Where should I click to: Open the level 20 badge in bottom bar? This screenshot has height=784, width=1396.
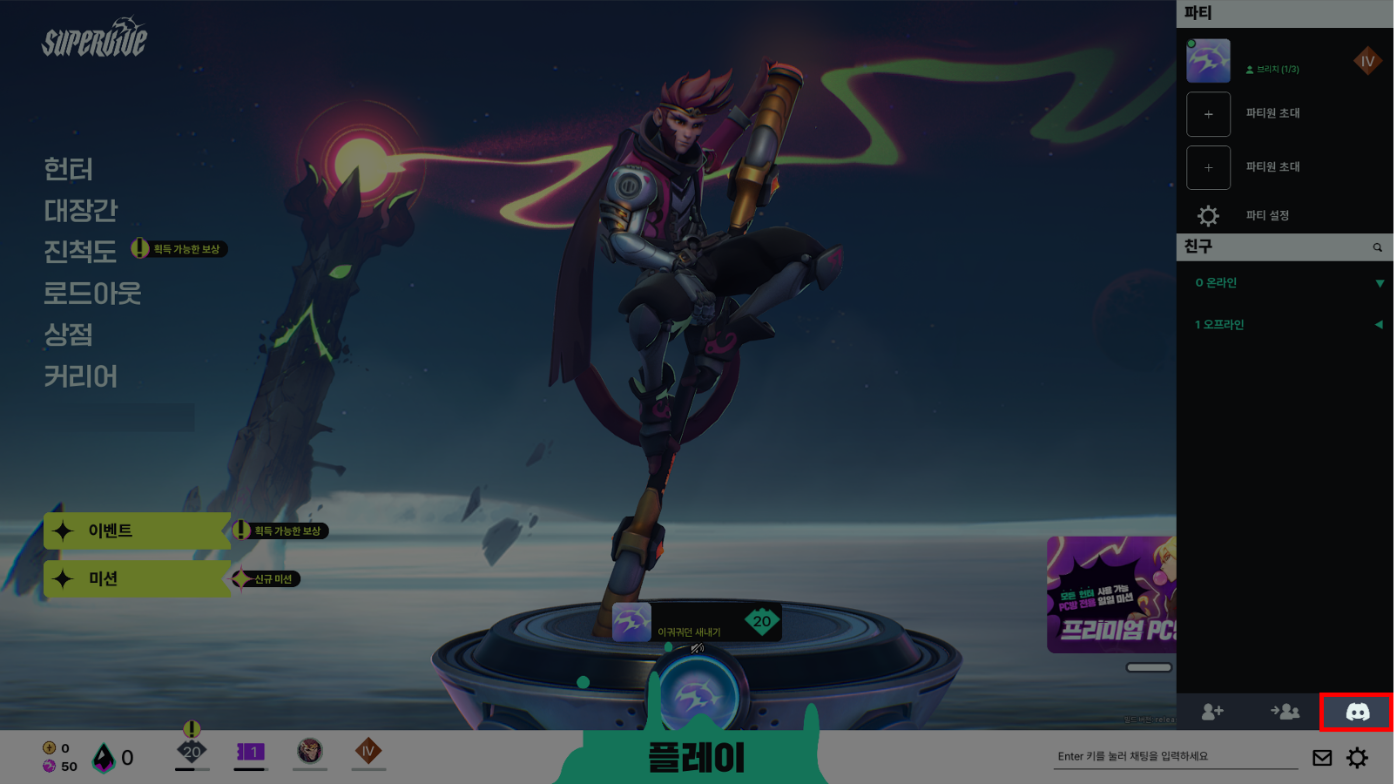coord(192,751)
